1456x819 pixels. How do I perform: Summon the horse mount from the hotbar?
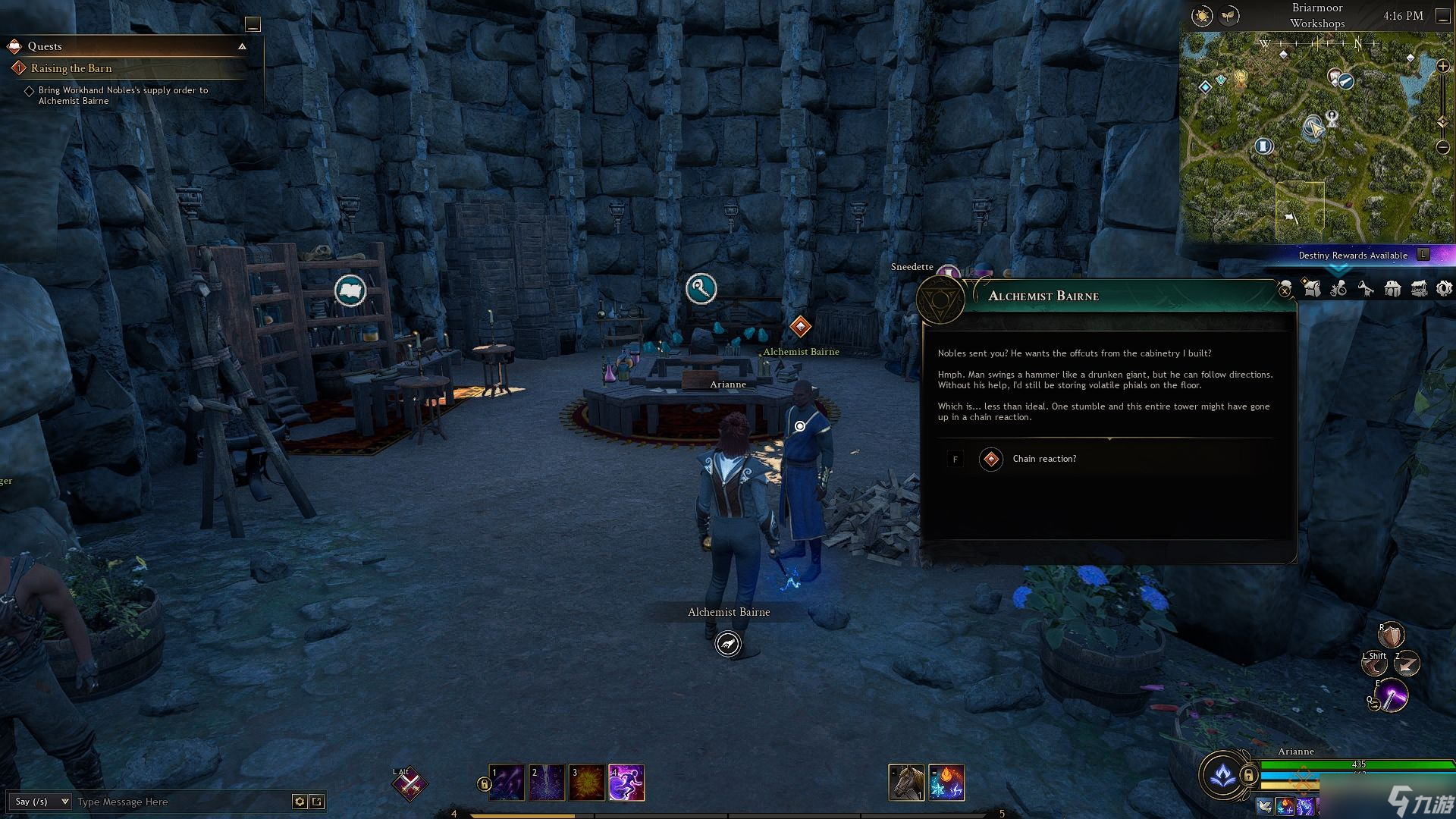pos(906,783)
